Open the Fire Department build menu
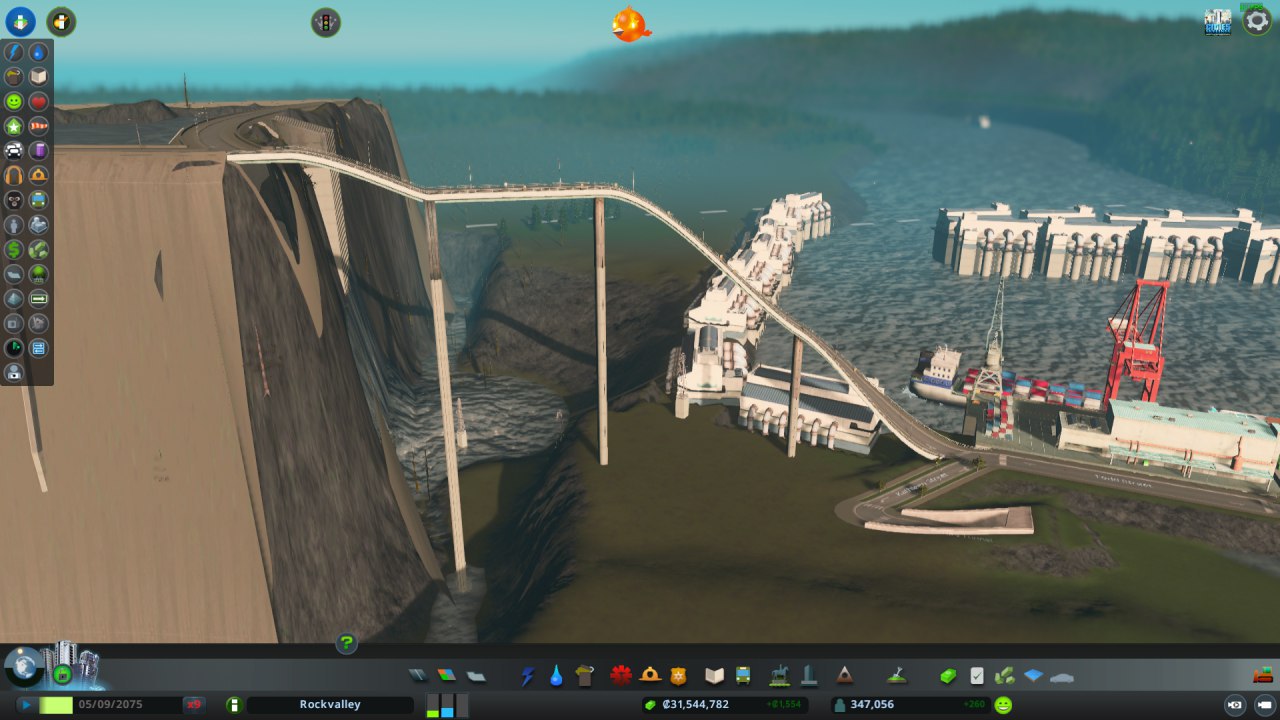Image resolution: width=1280 pixels, height=720 pixels. [x=650, y=676]
